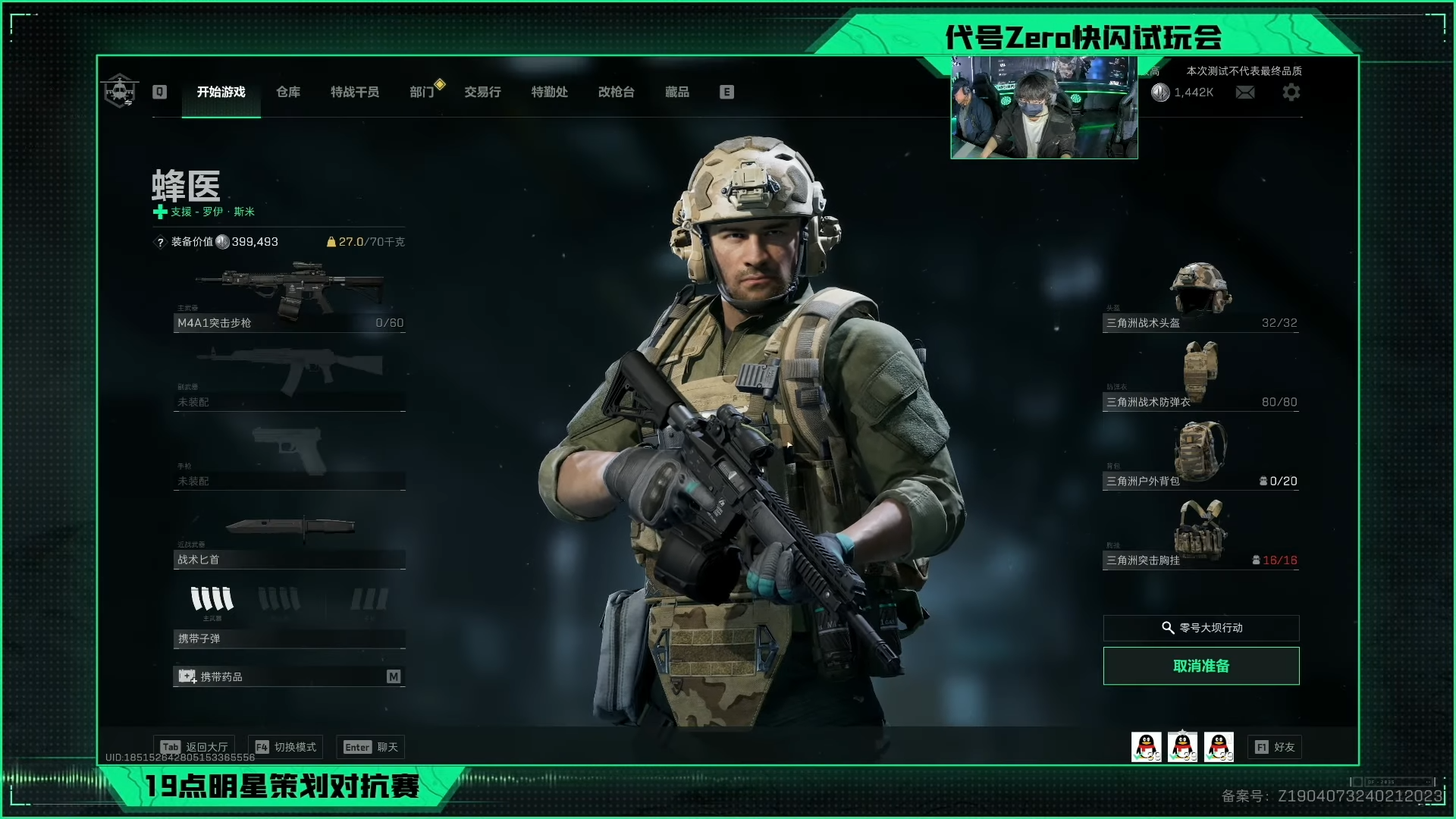Select the M4A1突击步枪 weapon slot

(290, 297)
